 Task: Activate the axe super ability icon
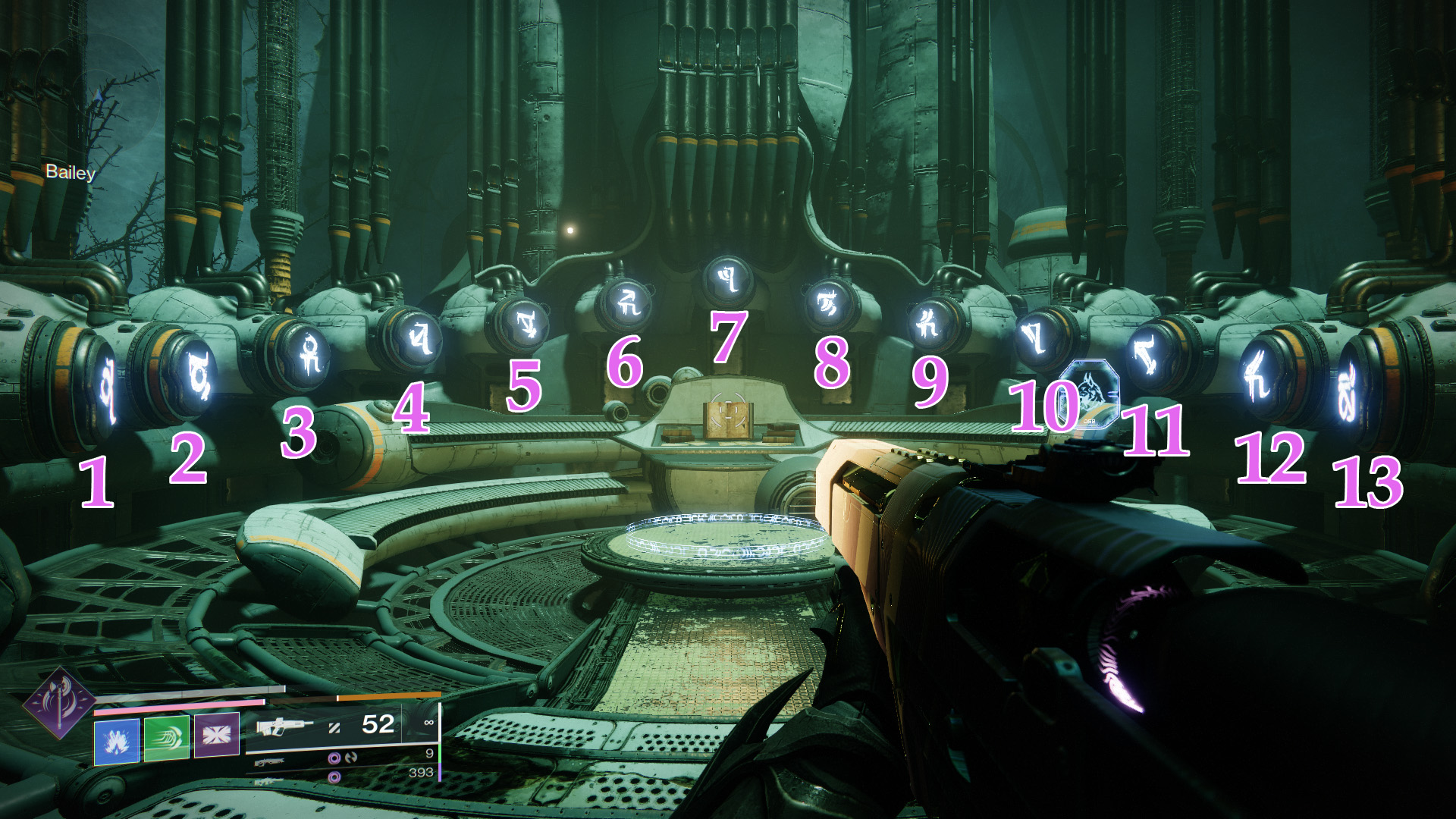(59, 704)
